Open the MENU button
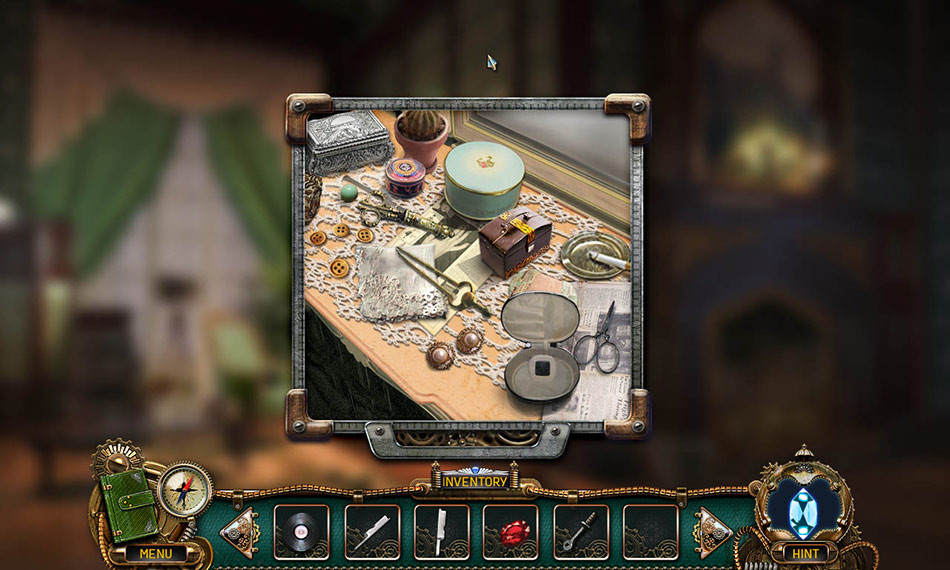Viewport: 950px width, 570px height. 155,553
